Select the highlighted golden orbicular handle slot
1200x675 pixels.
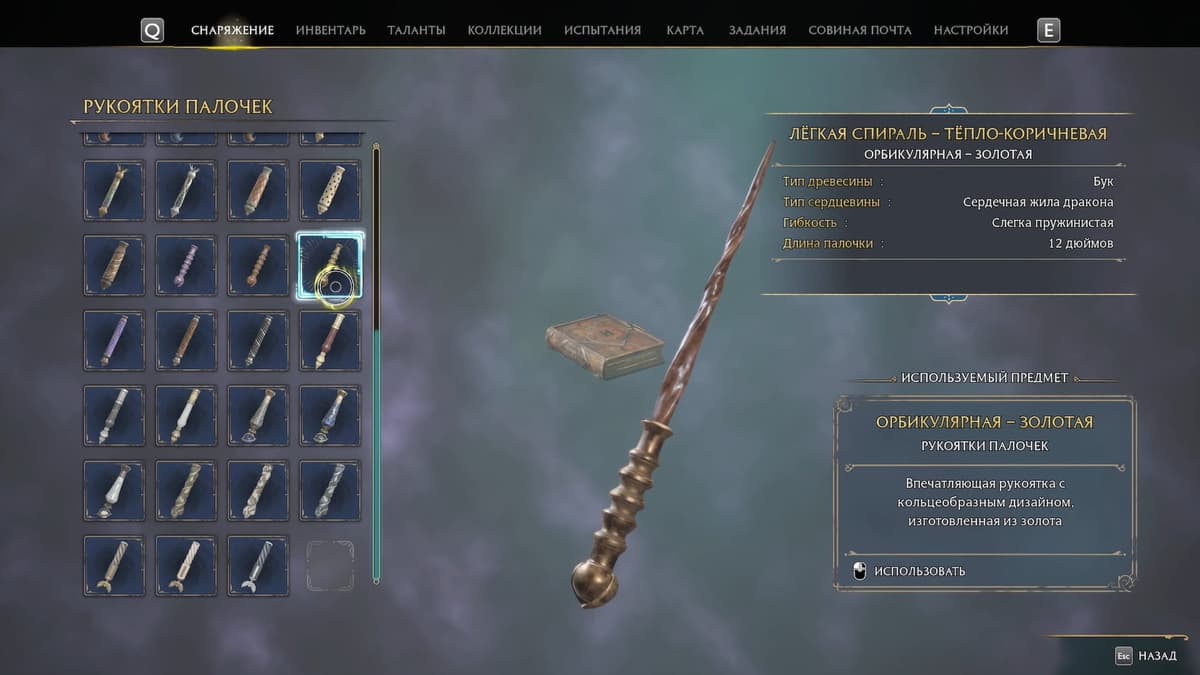330,265
